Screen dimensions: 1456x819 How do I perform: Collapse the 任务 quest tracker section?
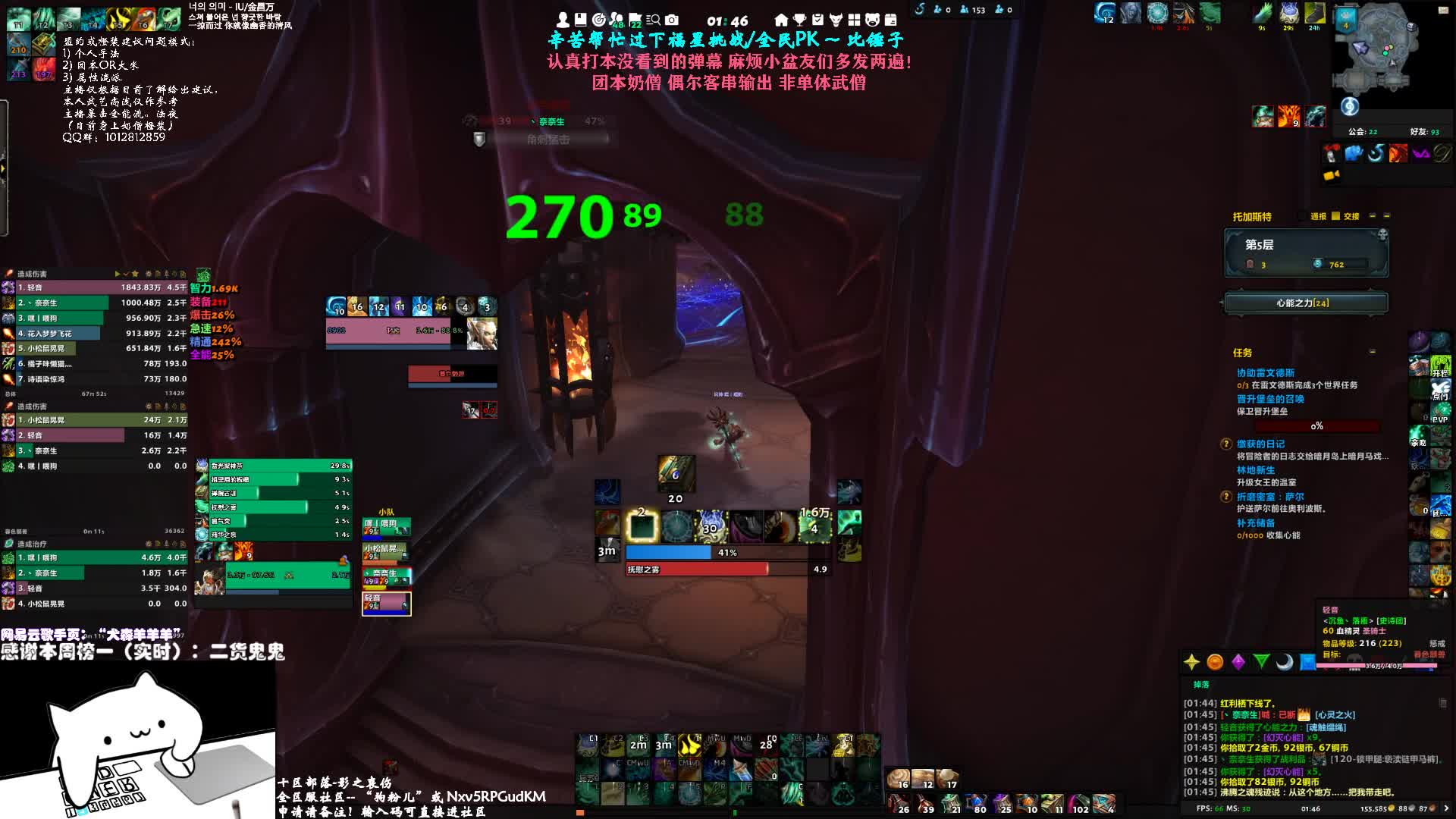pos(1373,352)
